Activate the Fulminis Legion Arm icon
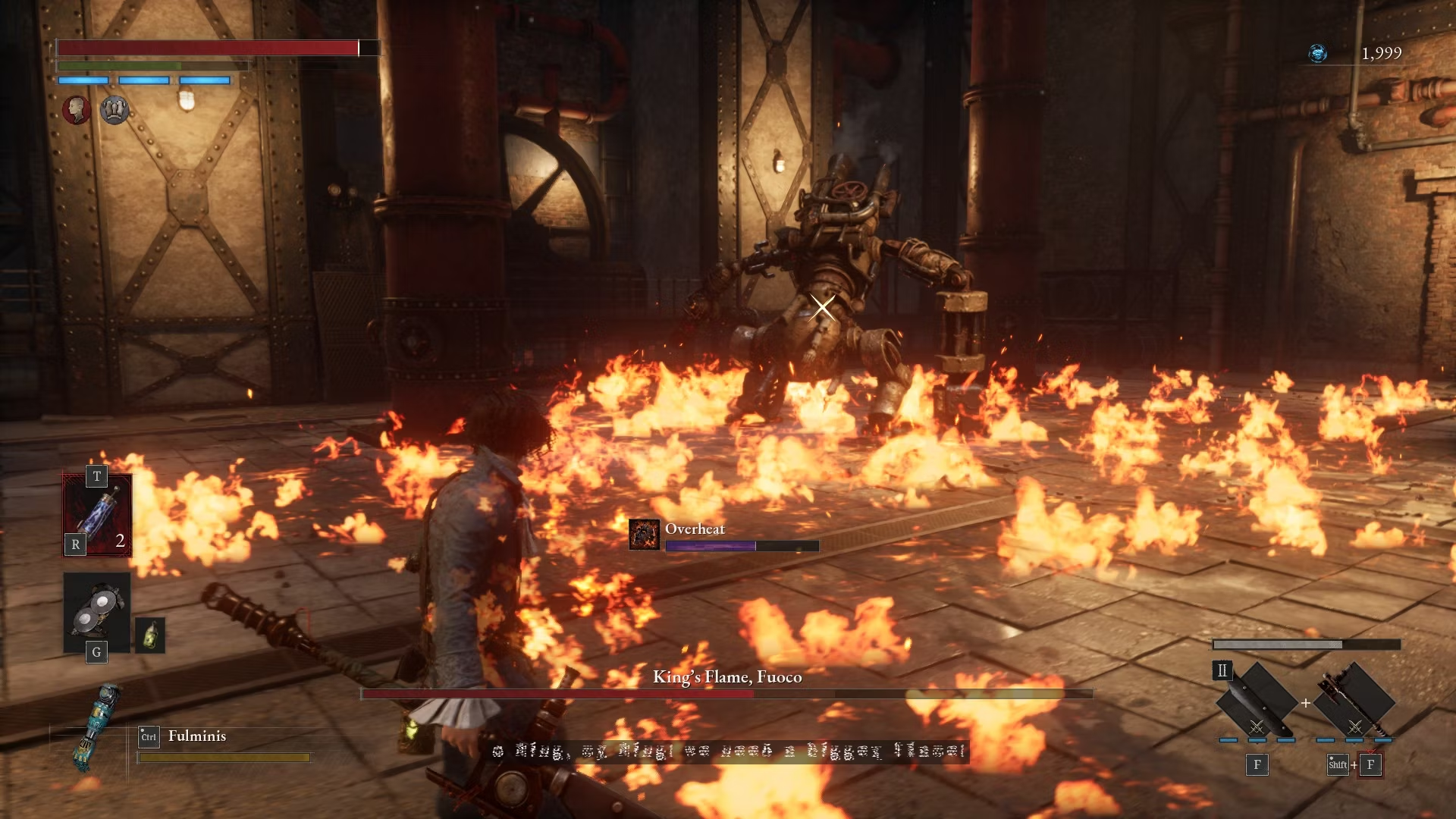Image resolution: width=1456 pixels, height=819 pixels. pyautogui.click(x=95, y=726)
